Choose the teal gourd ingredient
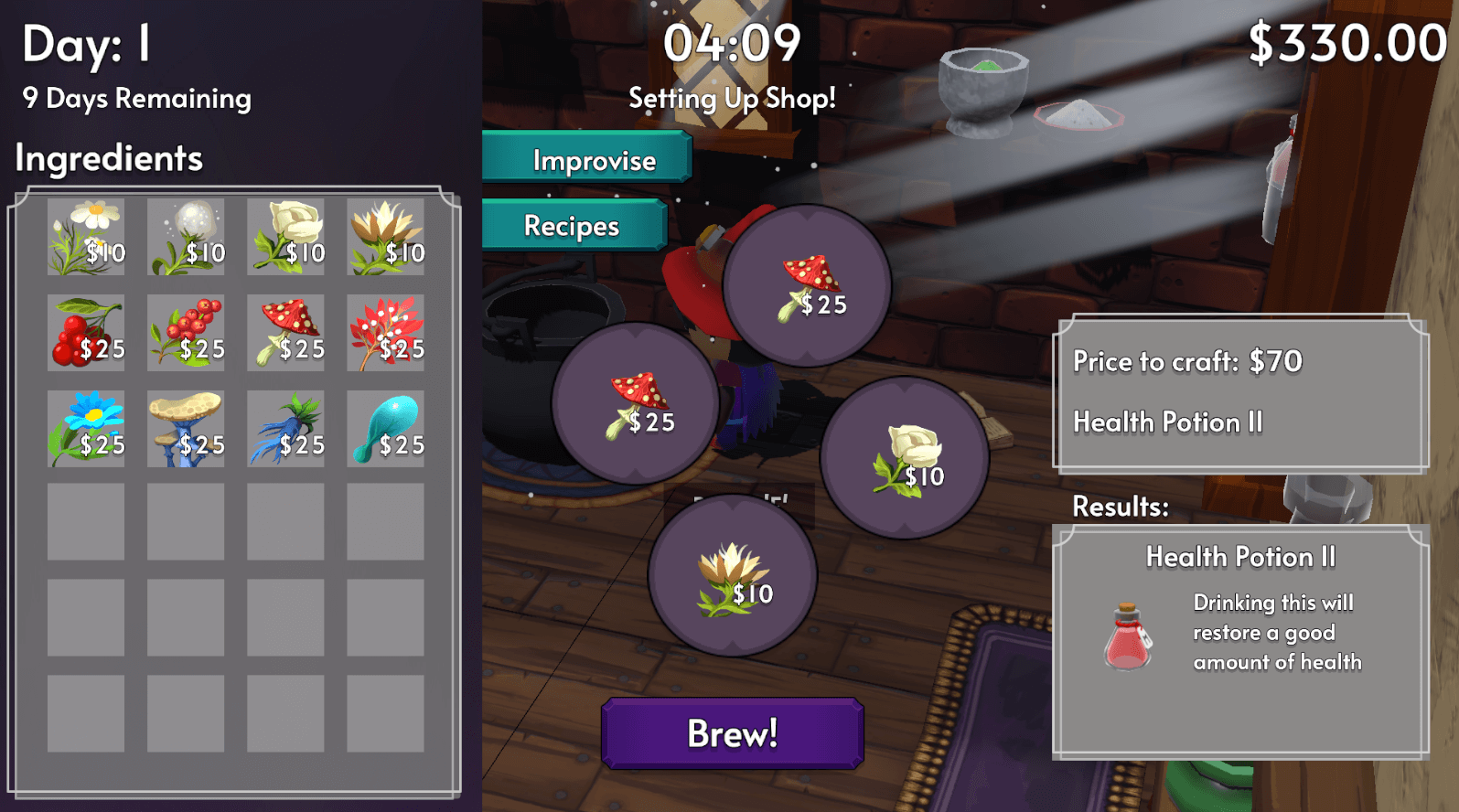 pos(385,429)
